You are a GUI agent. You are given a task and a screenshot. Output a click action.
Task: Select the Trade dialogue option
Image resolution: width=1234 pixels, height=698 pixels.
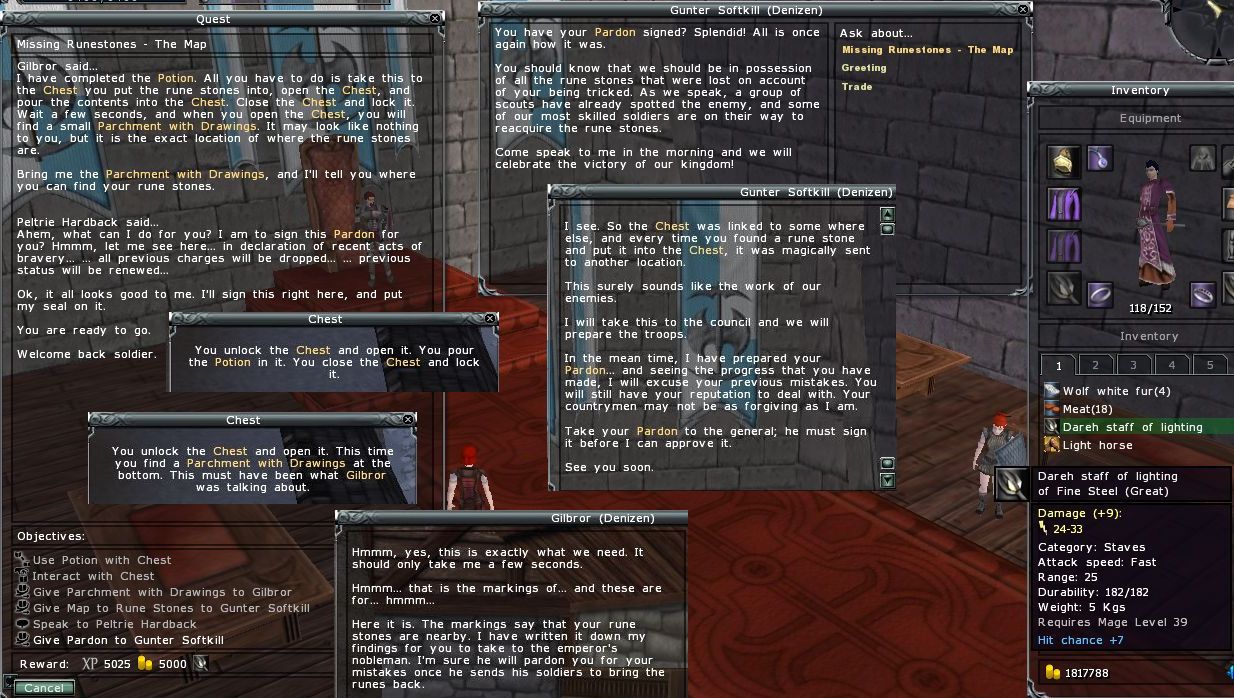click(856, 87)
